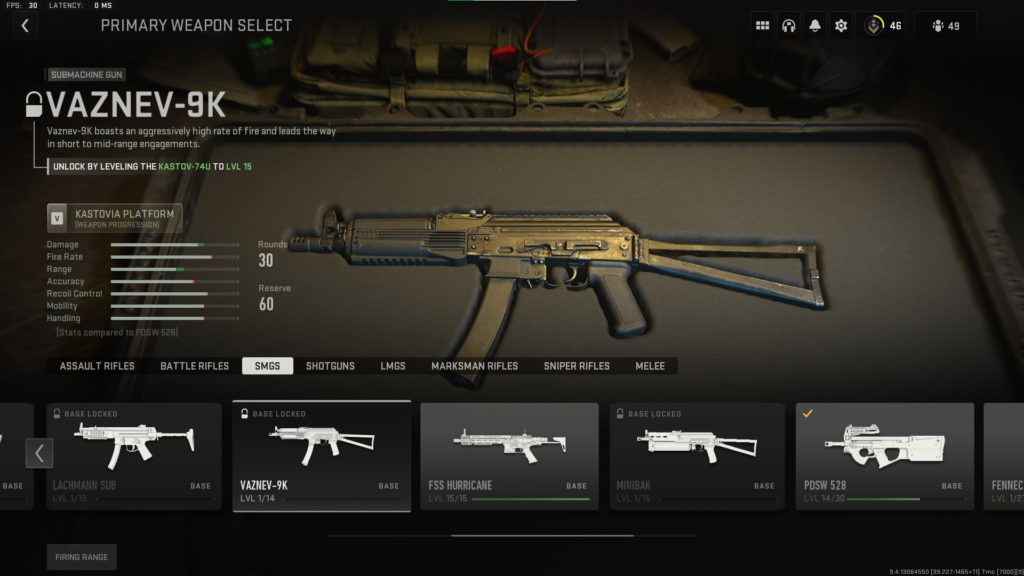
Task: Enter the Firing Range
Action: tap(82, 557)
